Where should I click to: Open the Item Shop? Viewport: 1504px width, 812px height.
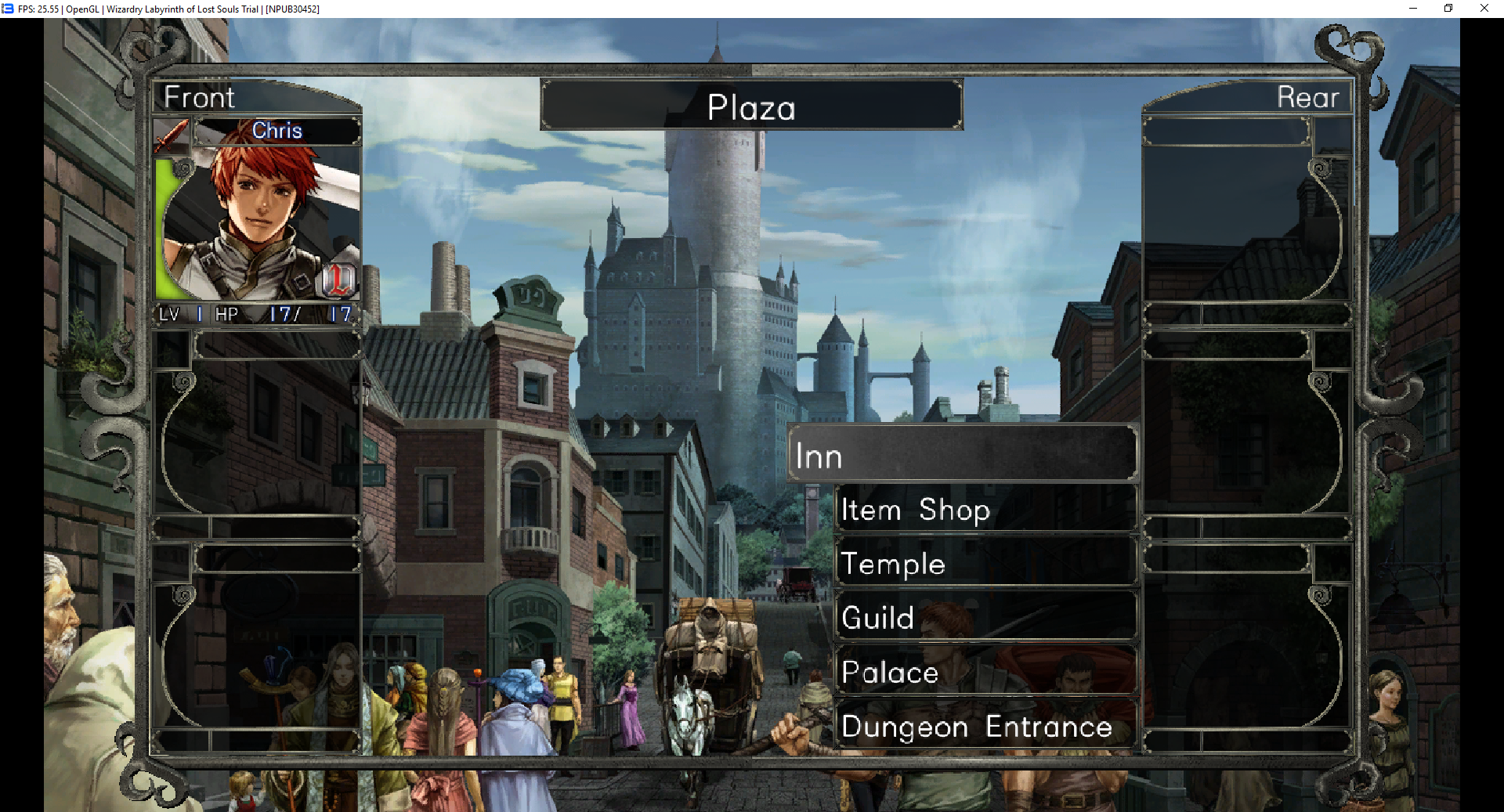(985, 510)
